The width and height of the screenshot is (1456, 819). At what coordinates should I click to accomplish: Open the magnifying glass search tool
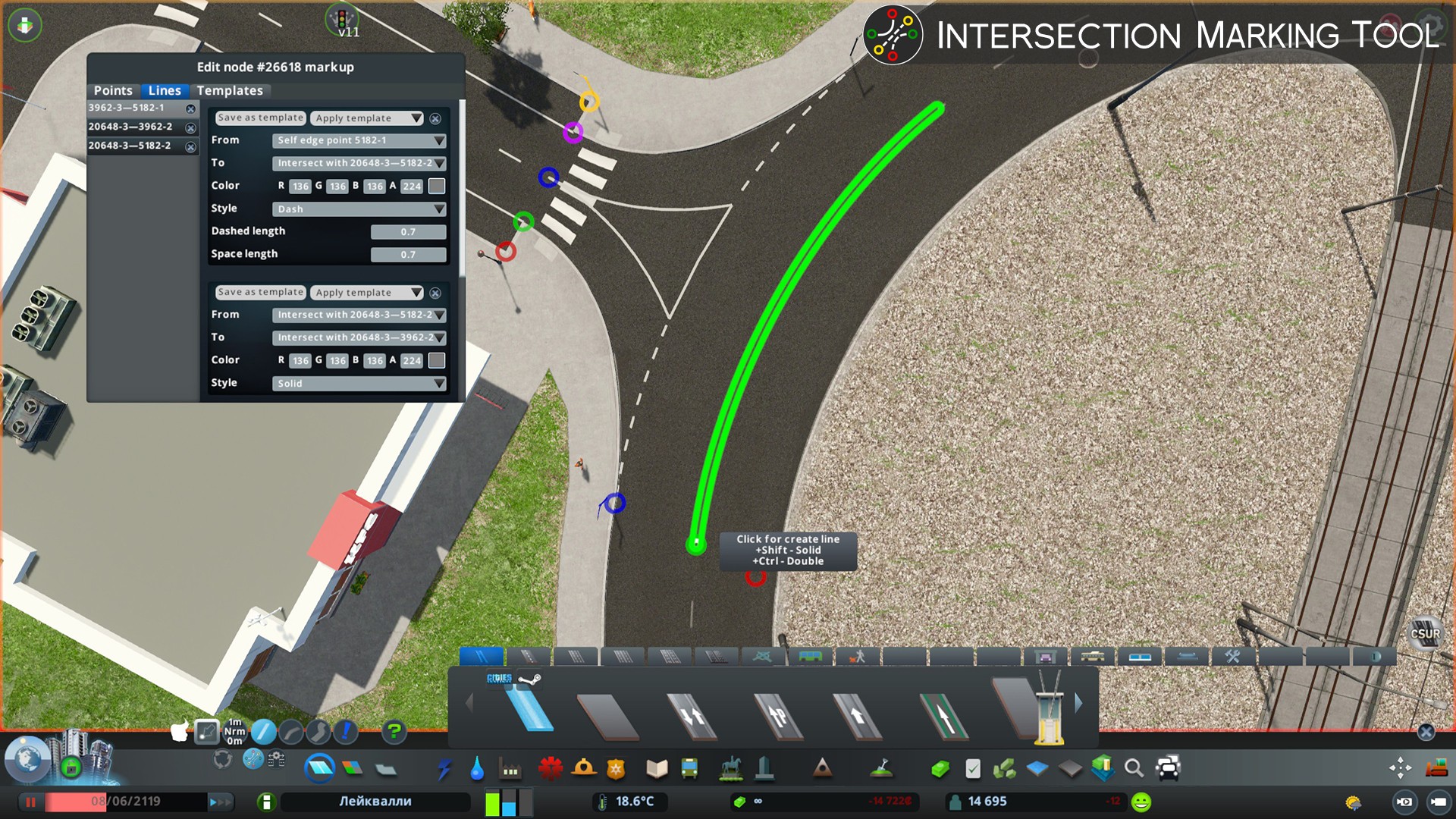coord(1134,769)
